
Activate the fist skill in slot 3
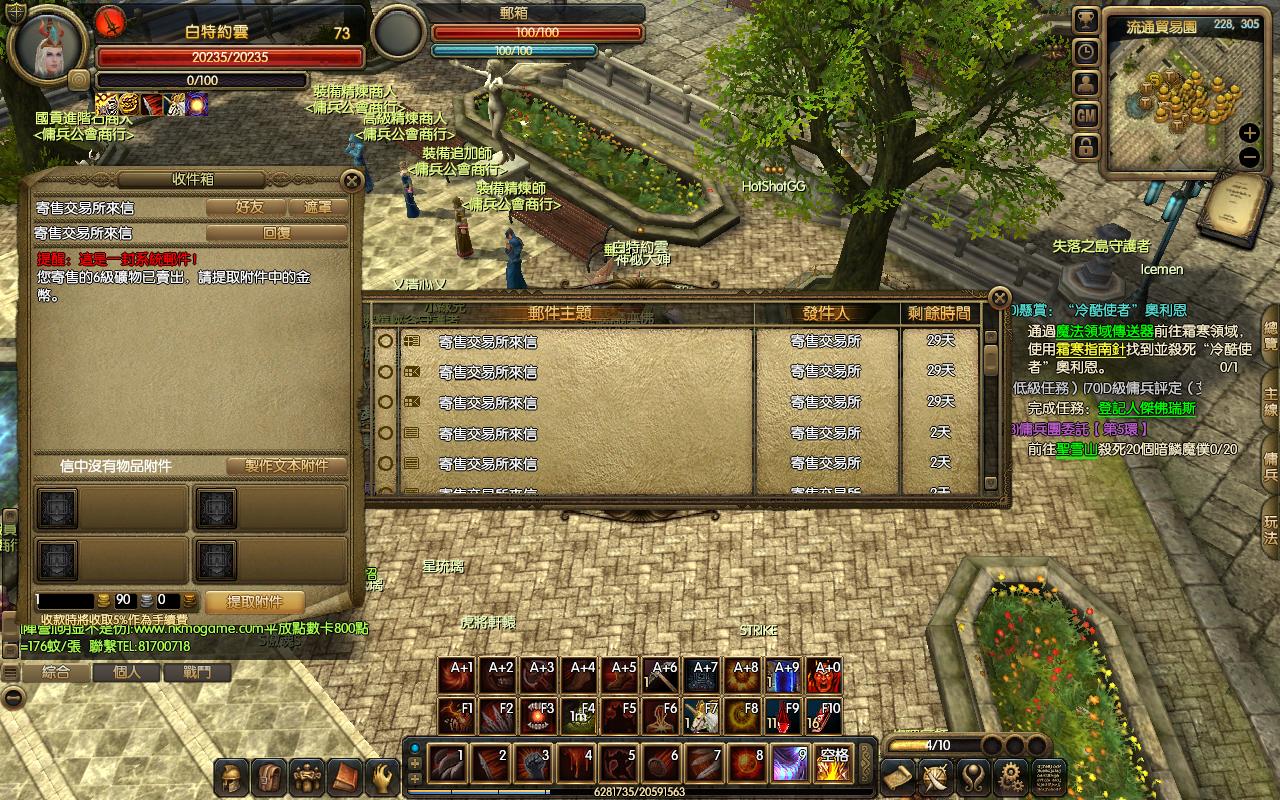coord(533,764)
